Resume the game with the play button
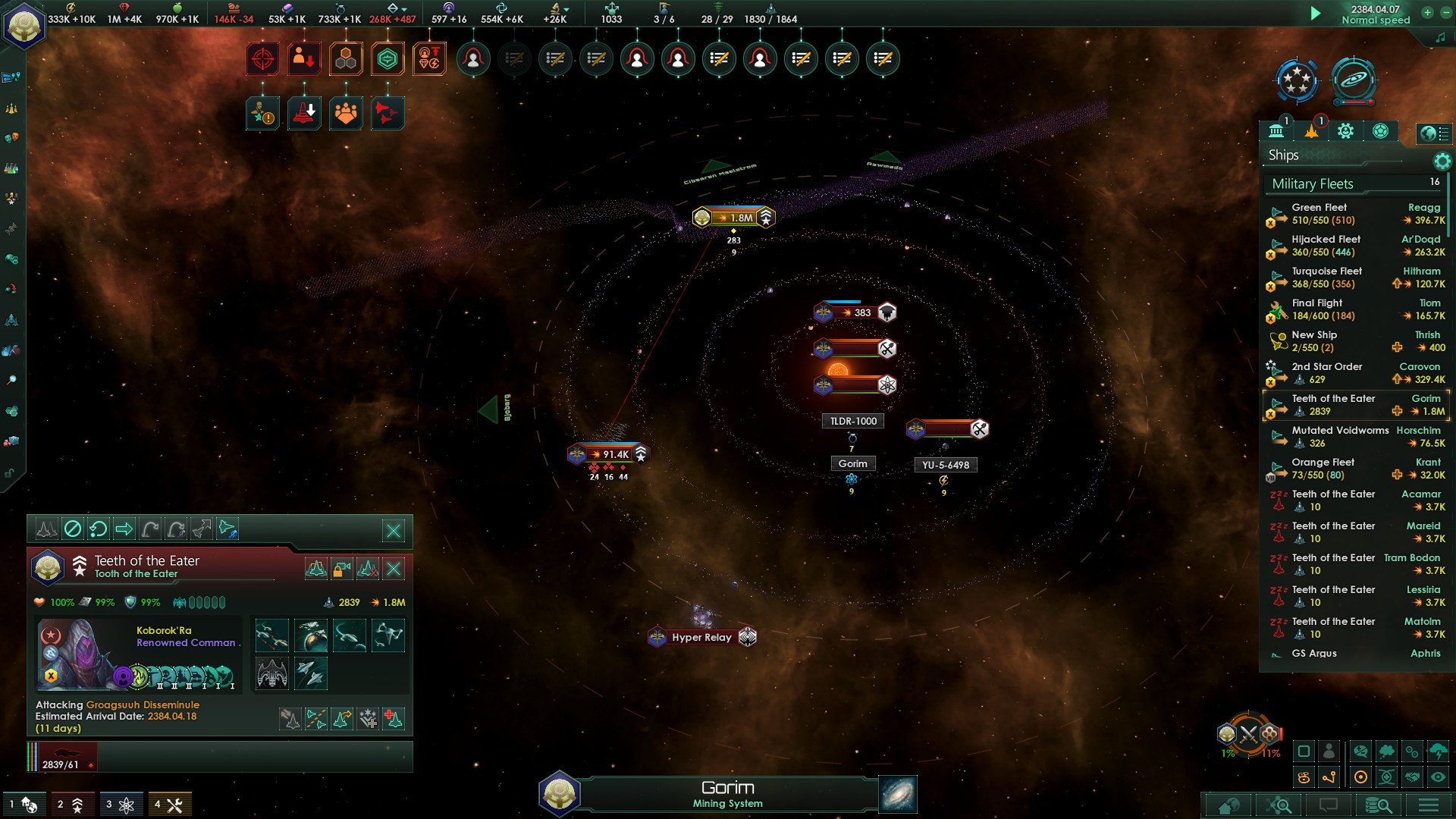Image resolution: width=1456 pixels, height=819 pixels. (x=1316, y=13)
